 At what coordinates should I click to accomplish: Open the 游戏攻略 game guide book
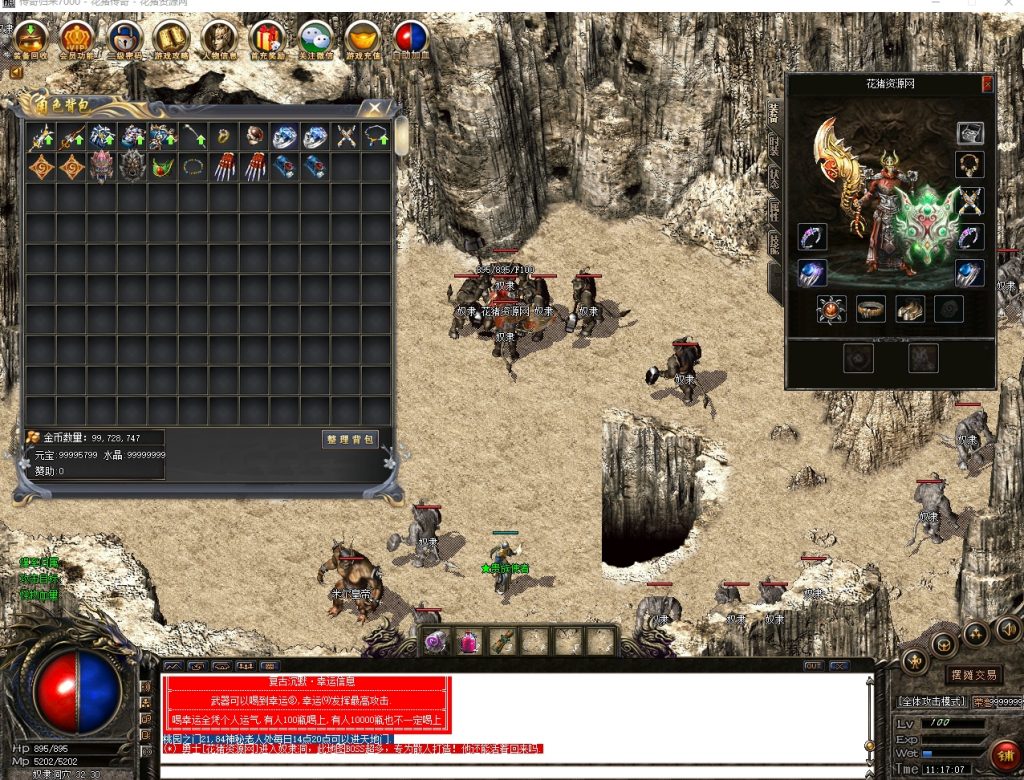click(169, 38)
